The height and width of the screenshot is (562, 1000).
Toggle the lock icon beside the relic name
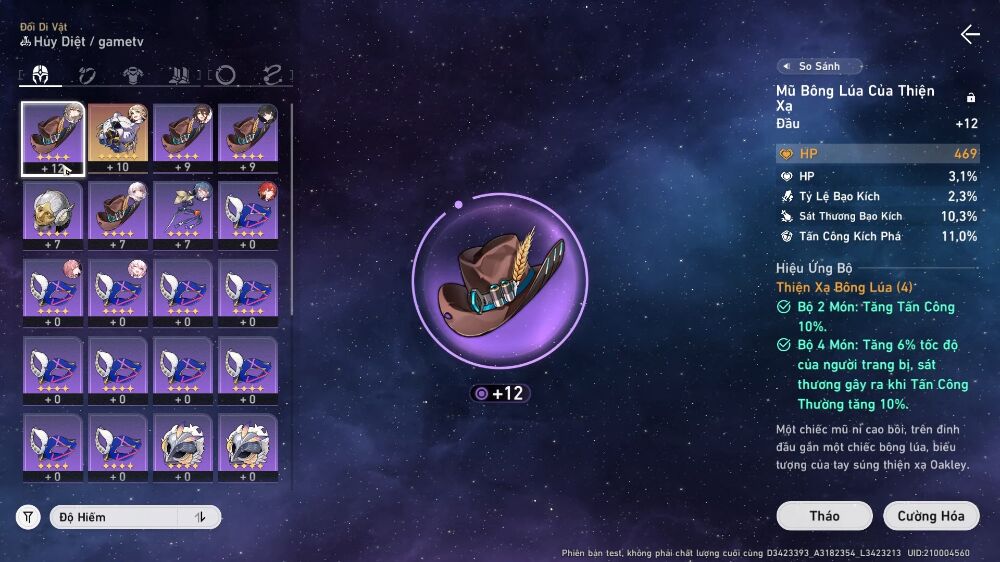click(970, 97)
